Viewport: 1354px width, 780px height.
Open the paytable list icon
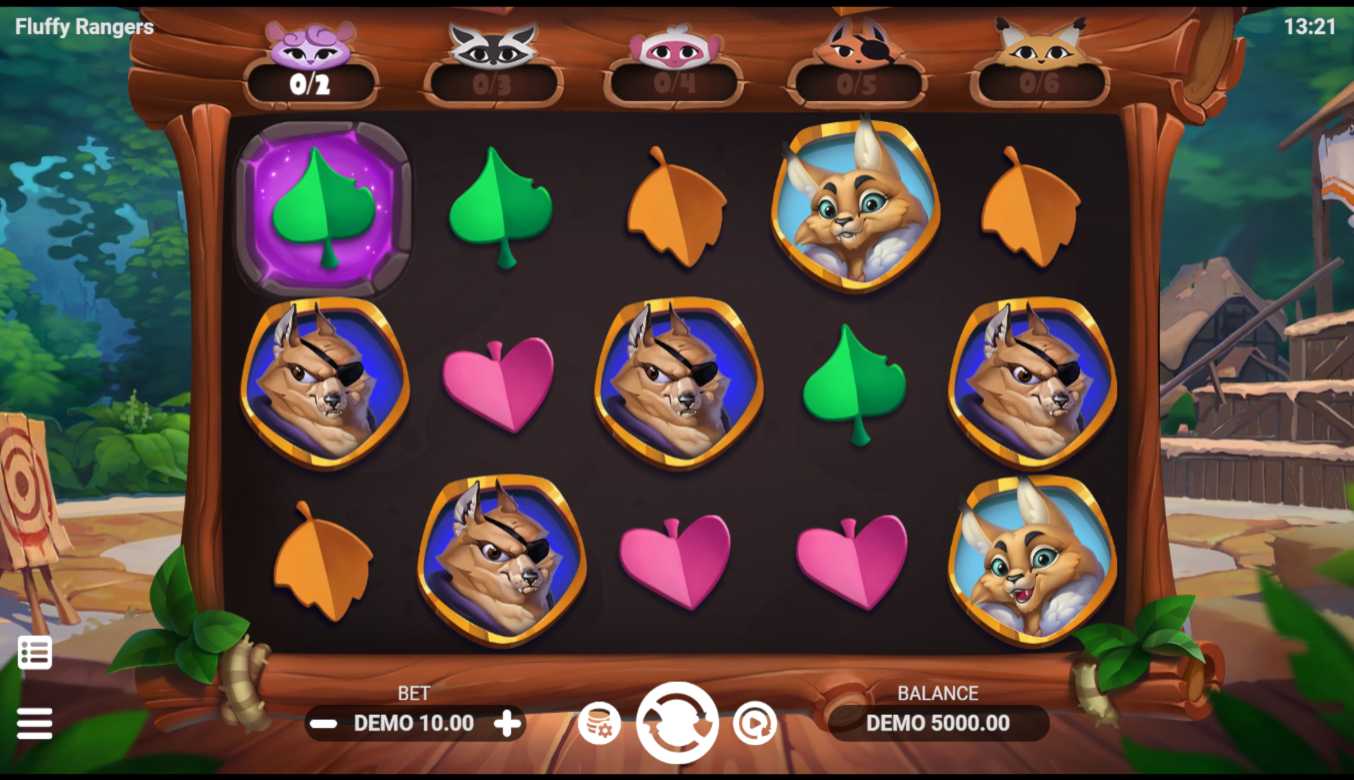point(34,653)
